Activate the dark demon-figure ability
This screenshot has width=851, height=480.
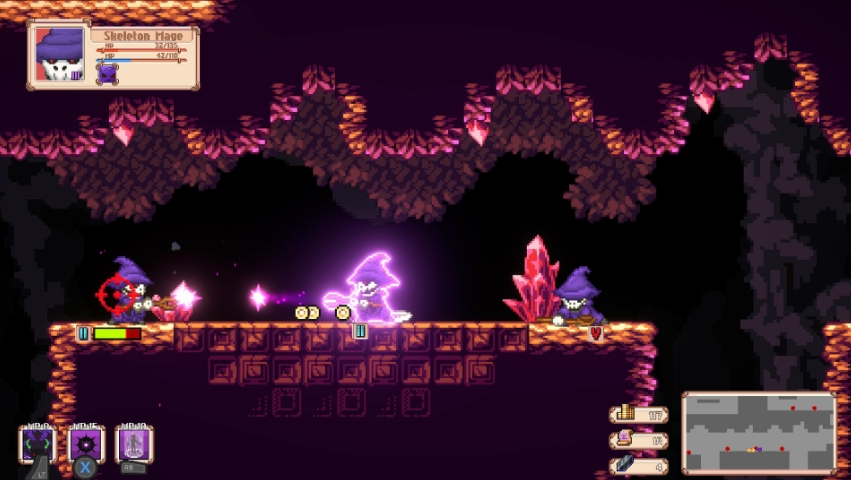pos(37,443)
